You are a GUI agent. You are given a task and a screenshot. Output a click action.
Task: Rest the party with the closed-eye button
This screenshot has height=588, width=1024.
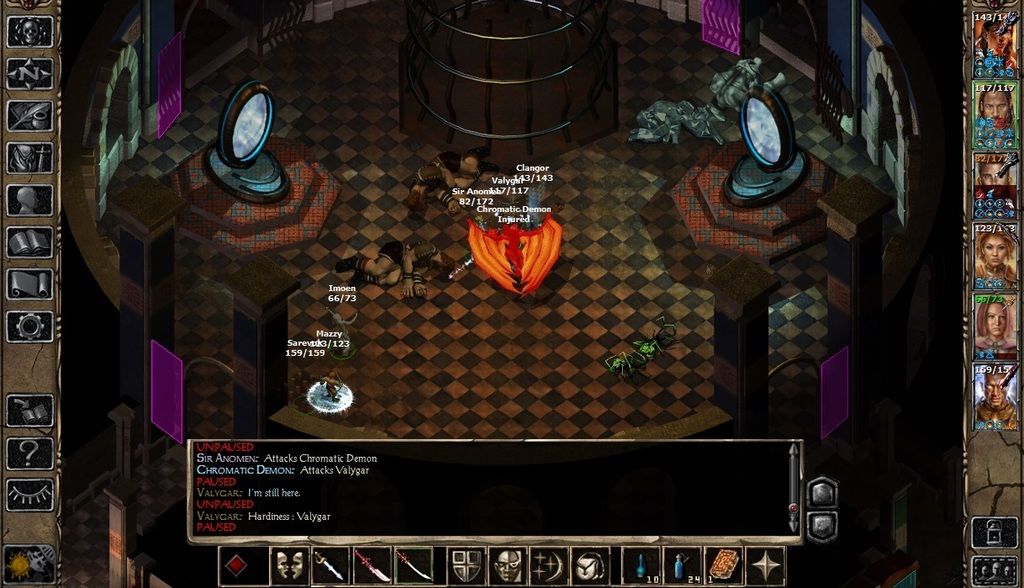pyautogui.click(x=30, y=494)
